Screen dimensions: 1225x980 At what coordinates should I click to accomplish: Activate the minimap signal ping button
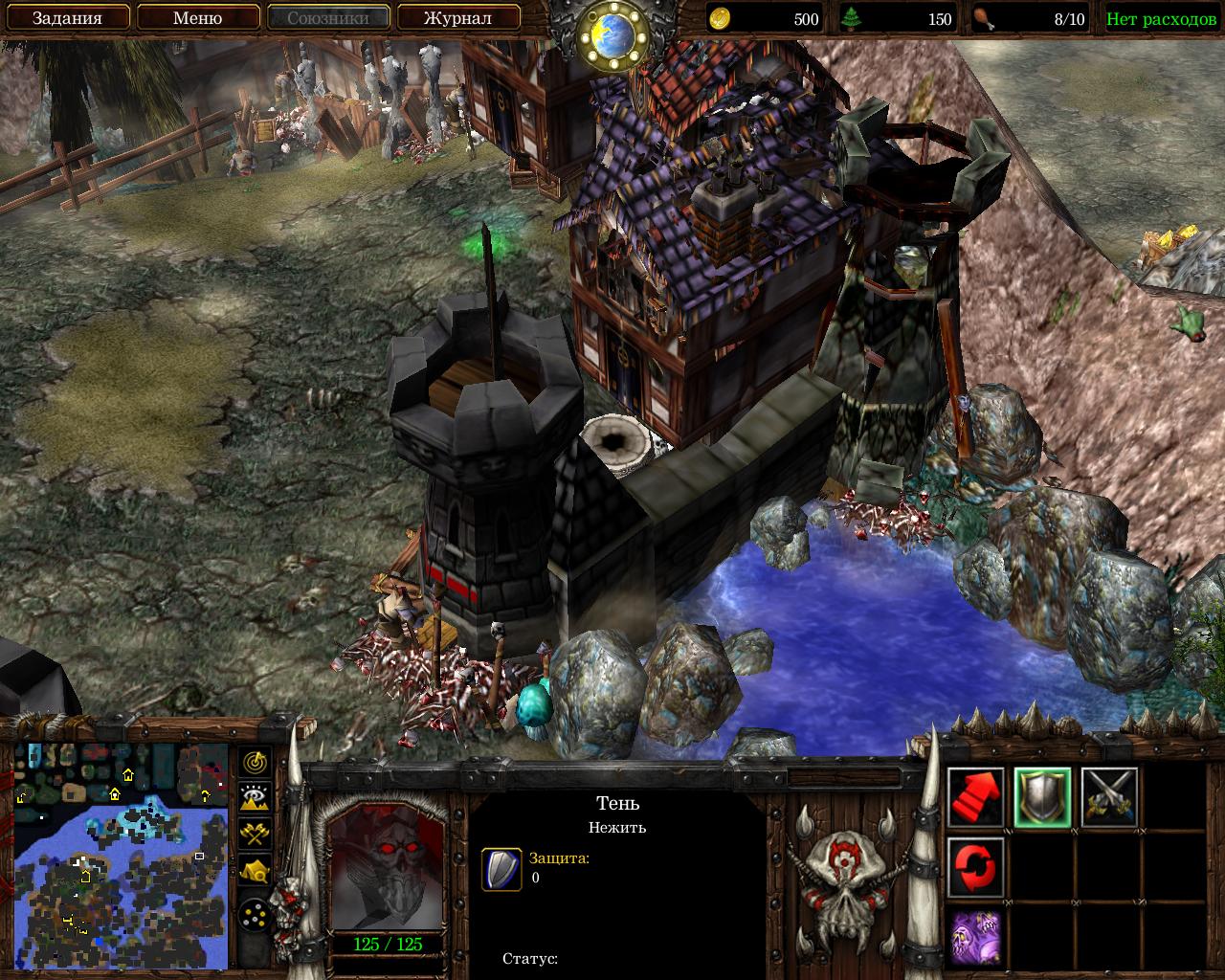(255, 763)
